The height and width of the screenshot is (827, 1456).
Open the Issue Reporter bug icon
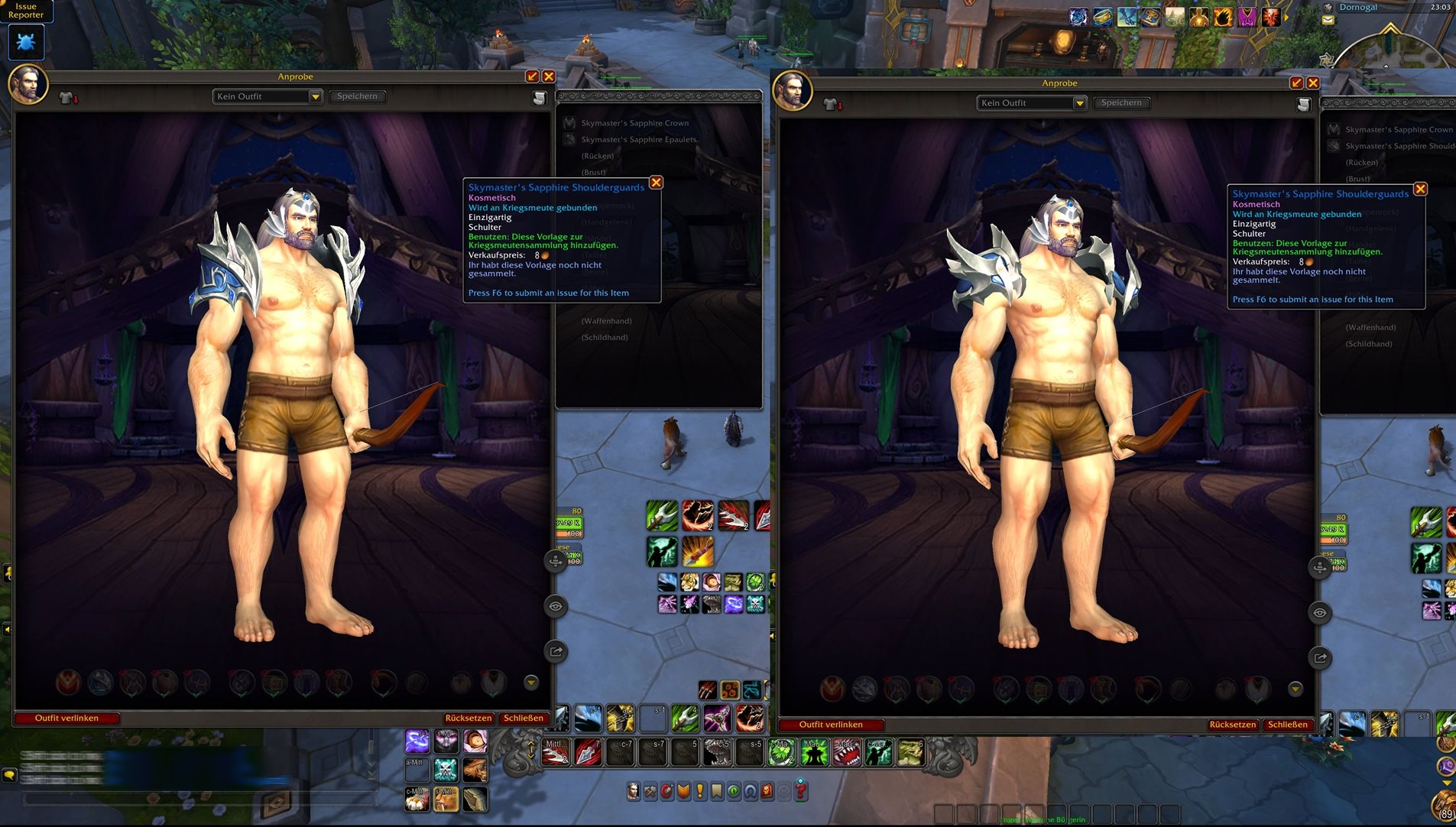click(x=26, y=41)
